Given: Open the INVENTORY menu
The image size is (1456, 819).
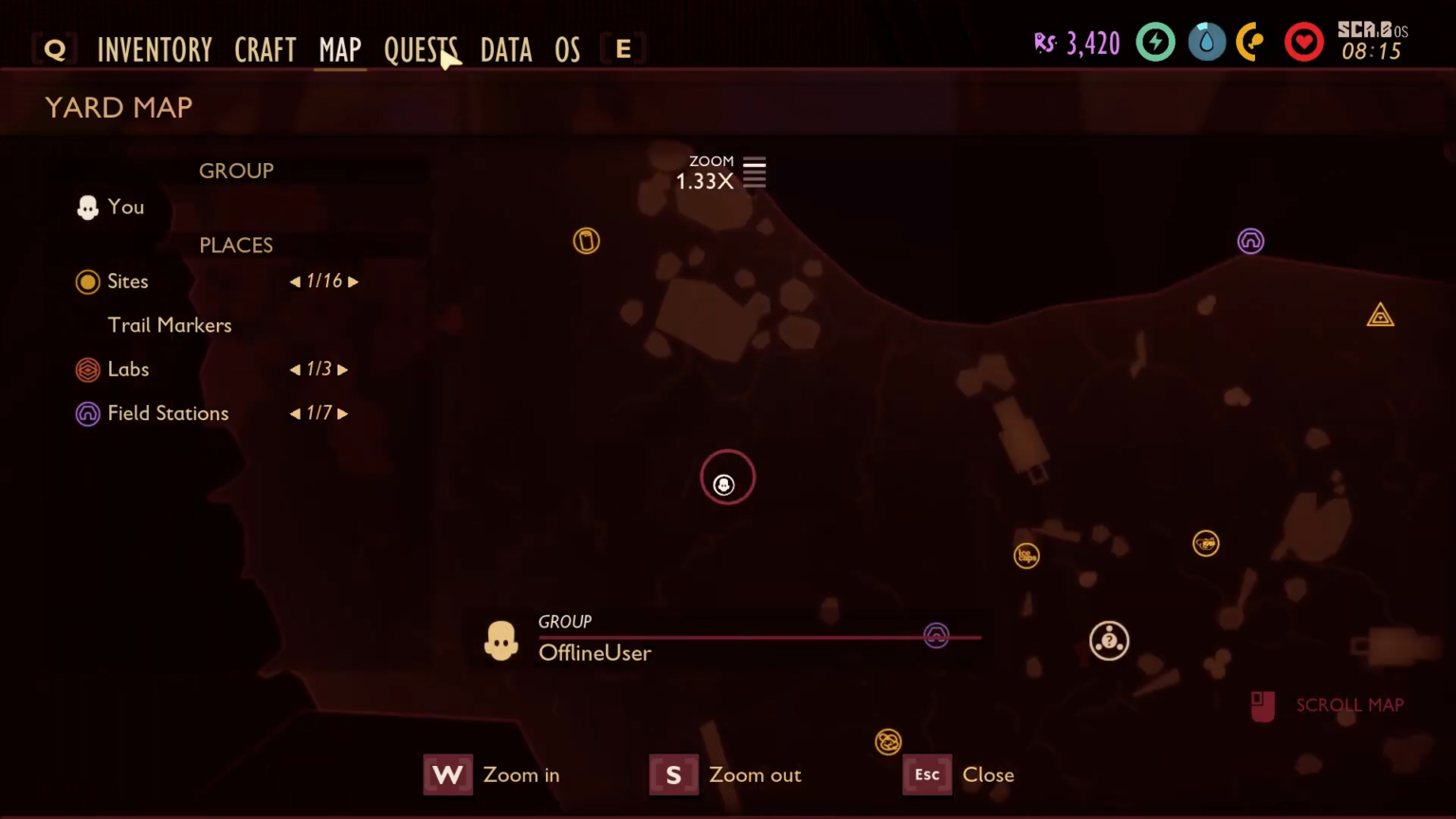Looking at the screenshot, I should pos(155,49).
